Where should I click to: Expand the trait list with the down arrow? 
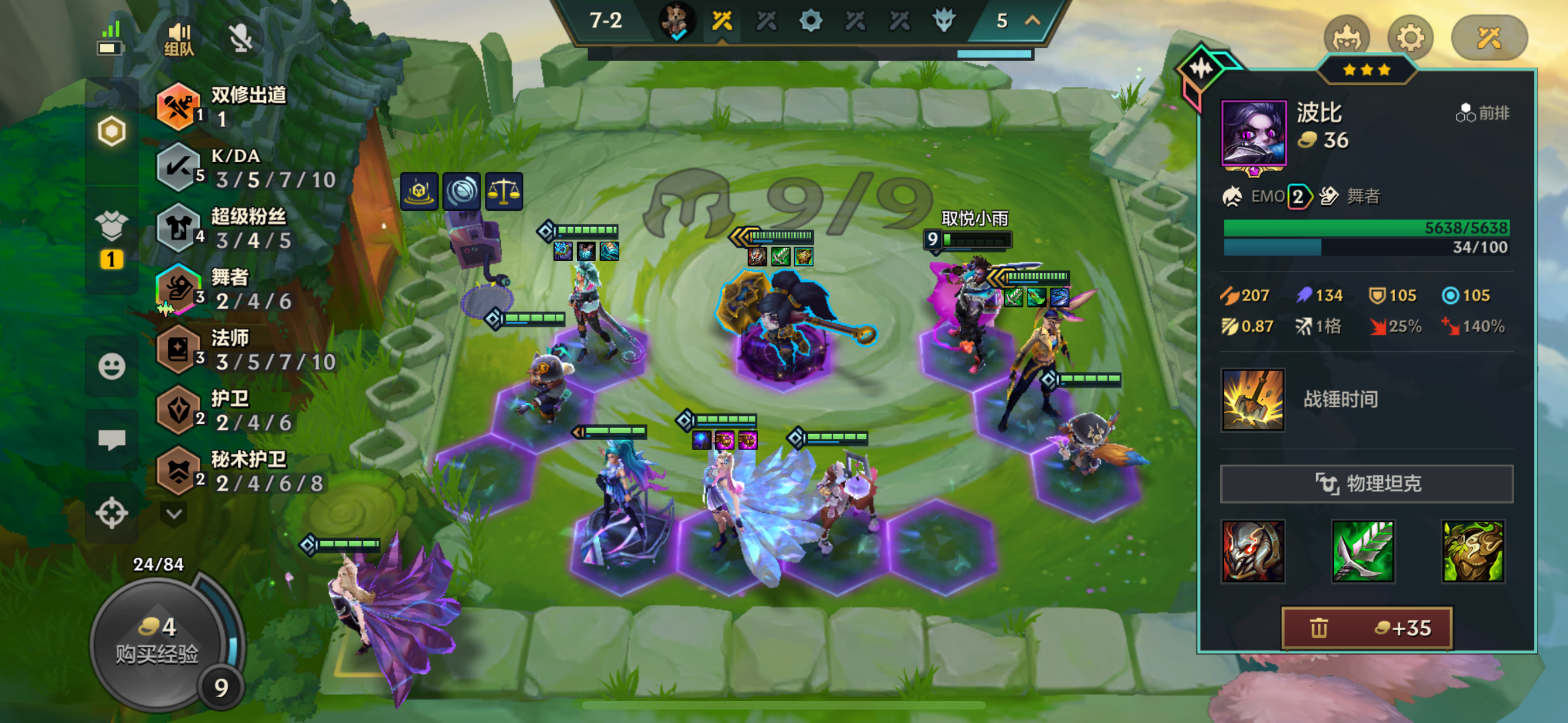[174, 513]
